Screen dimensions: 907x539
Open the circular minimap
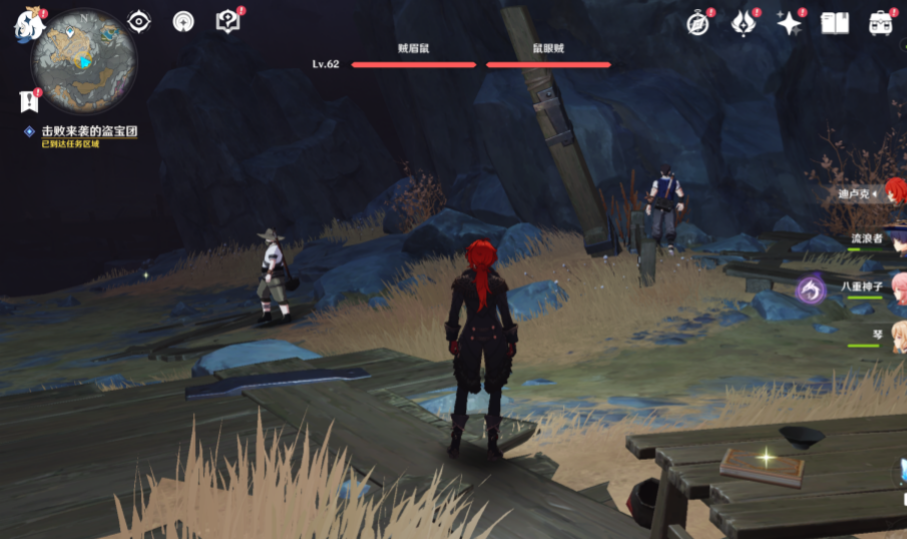click(84, 60)
